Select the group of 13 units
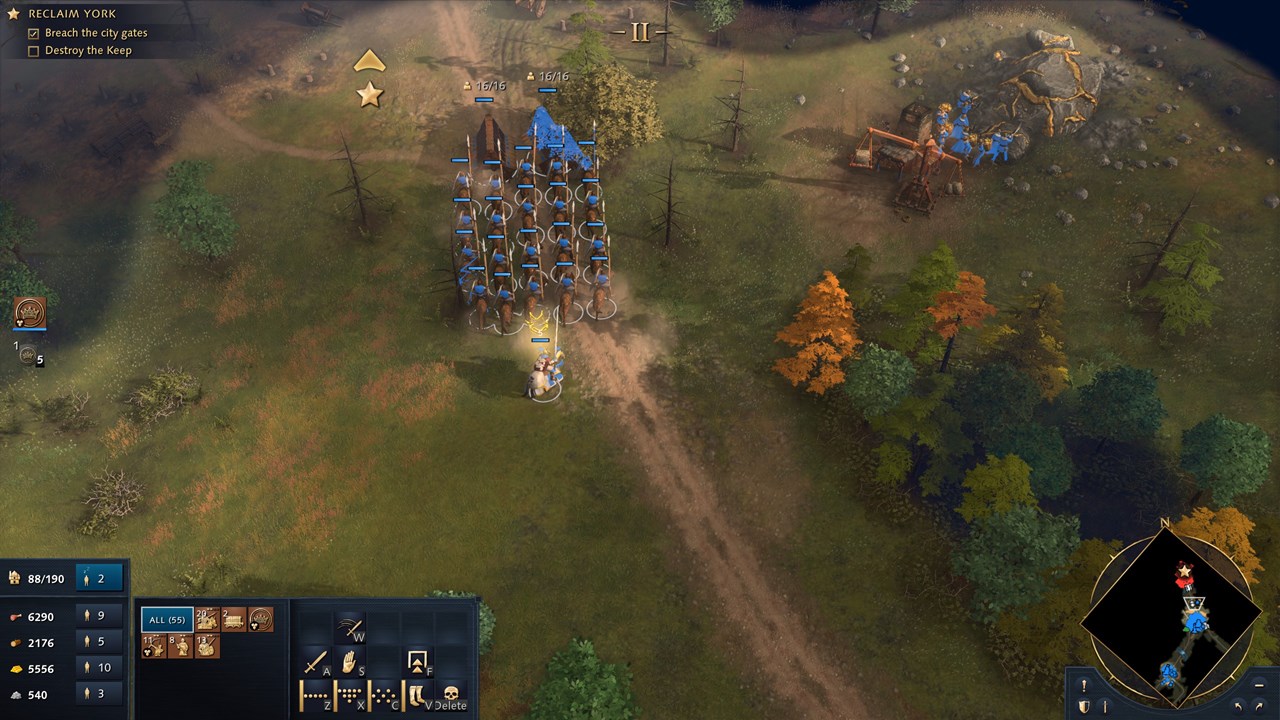1280x720 pixels. coord(207,646)
